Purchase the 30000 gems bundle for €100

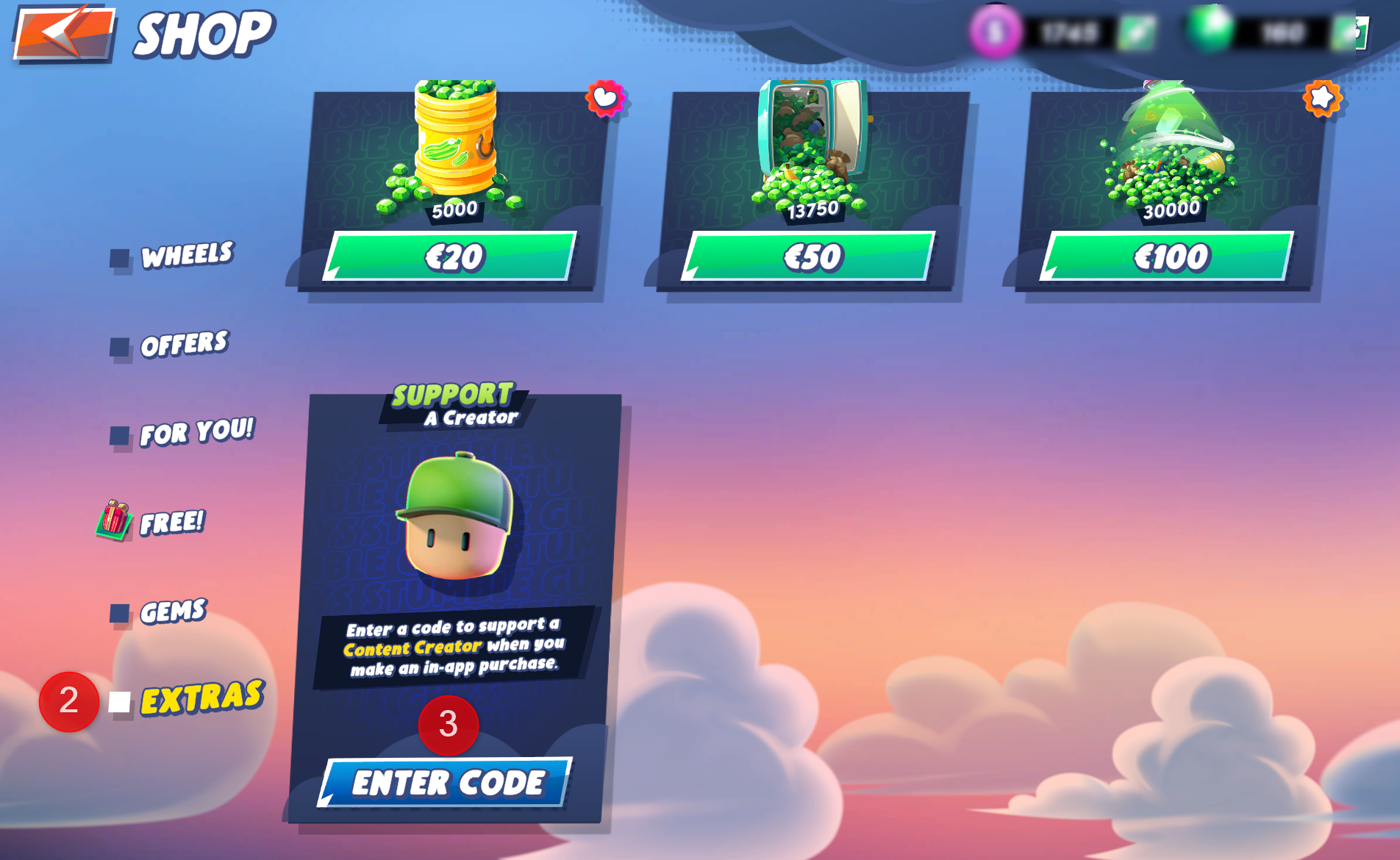[1172, 257]
